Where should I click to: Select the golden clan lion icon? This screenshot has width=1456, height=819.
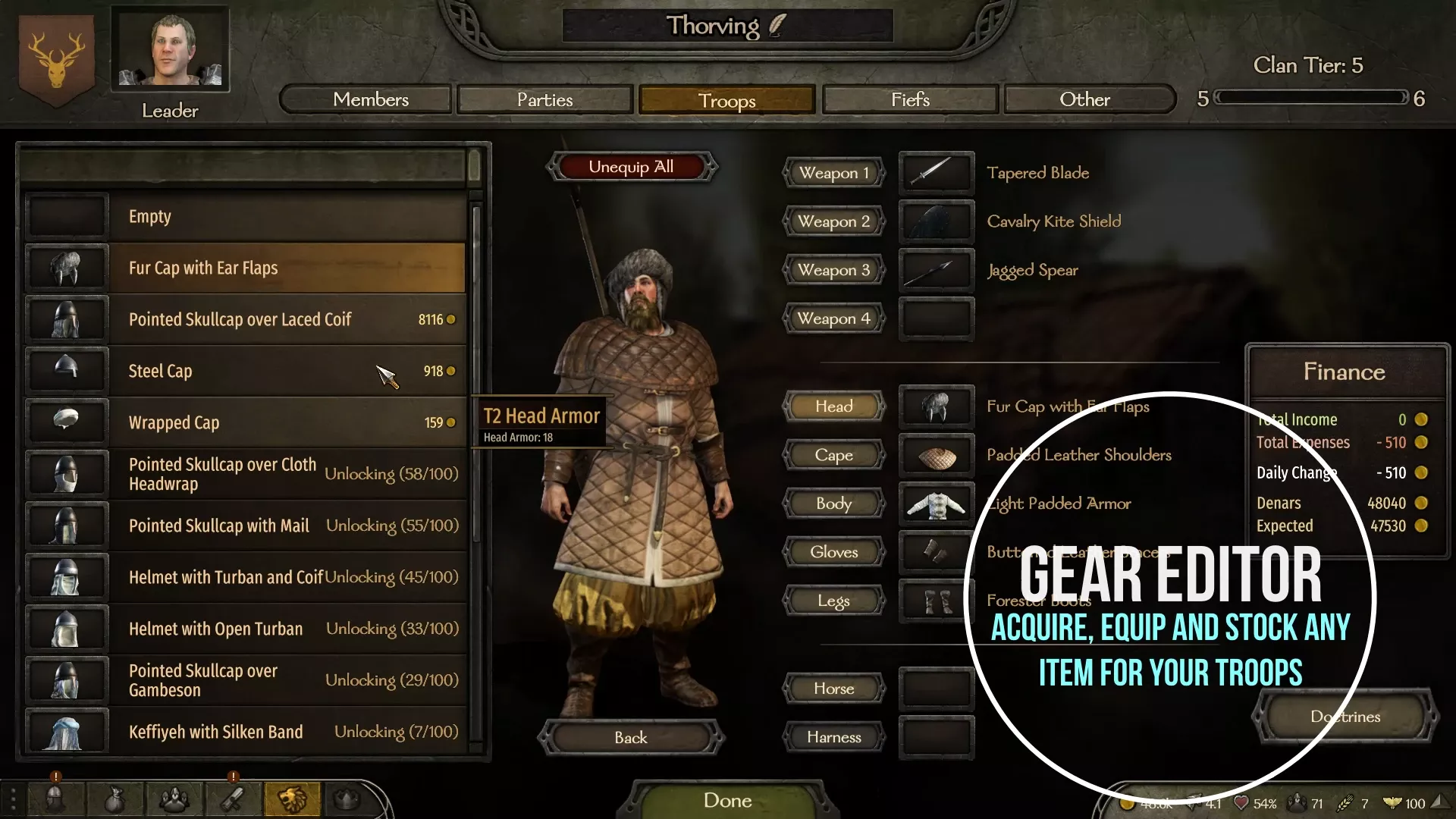point(292,799)
